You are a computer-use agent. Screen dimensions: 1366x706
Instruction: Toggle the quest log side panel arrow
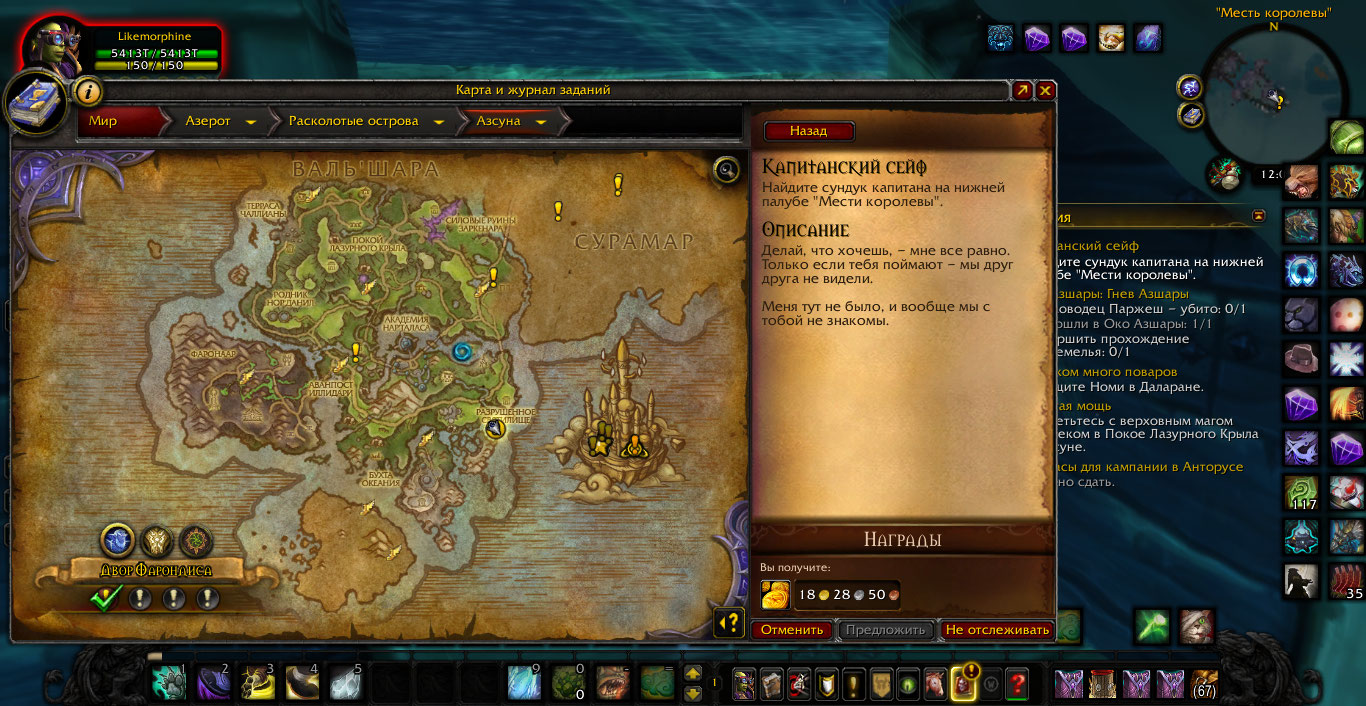pos(729,622)
